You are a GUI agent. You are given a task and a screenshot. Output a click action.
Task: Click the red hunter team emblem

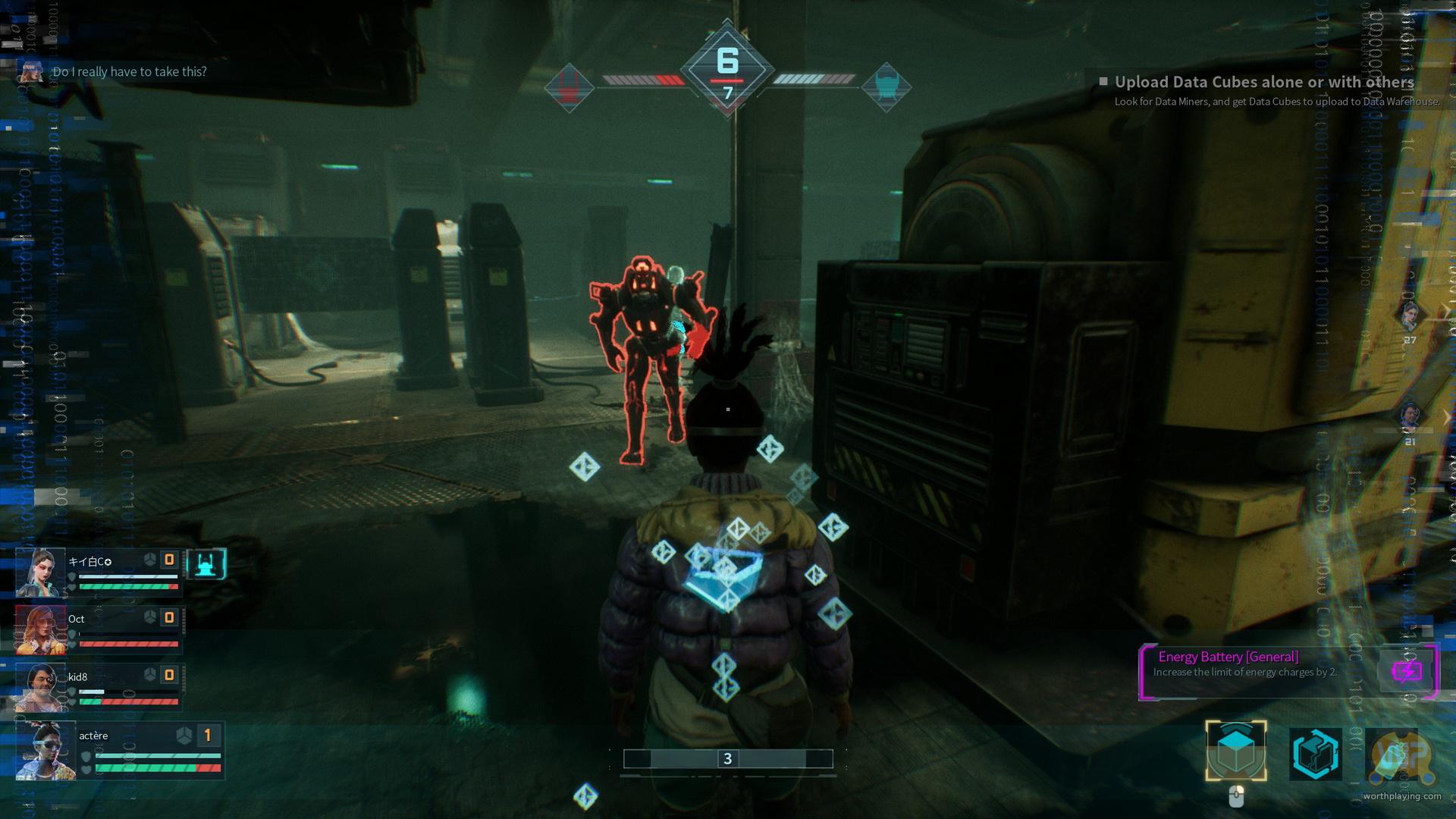click(570, 87)
